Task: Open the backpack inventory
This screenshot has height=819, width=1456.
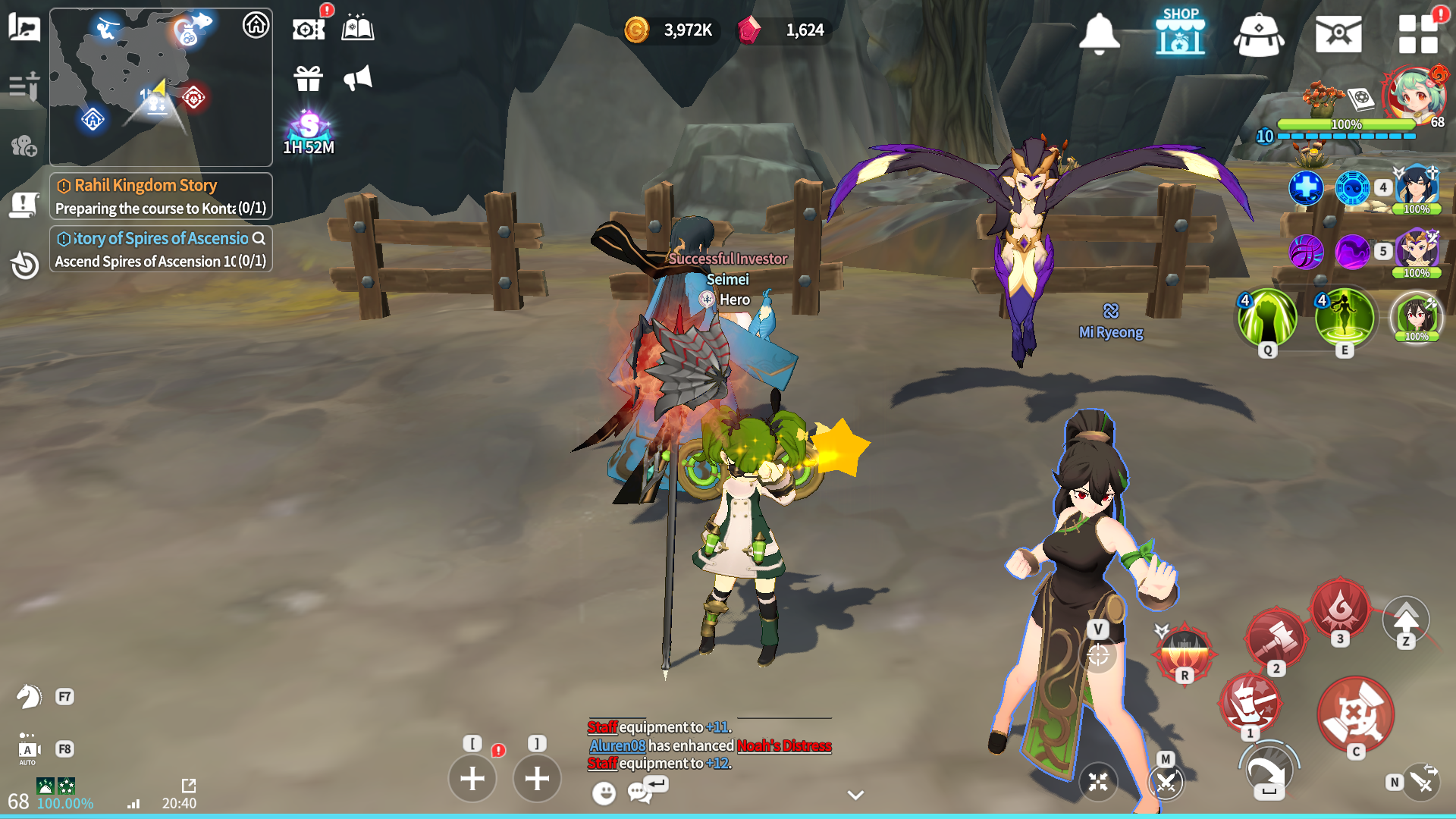Action: (1259, 35)
